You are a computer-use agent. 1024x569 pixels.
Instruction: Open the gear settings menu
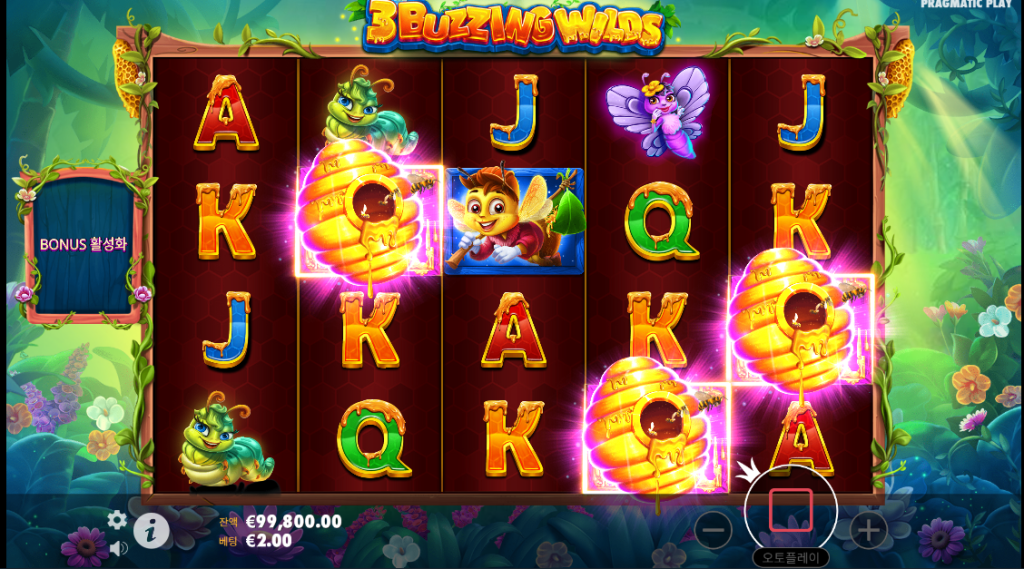coord(117,520)
